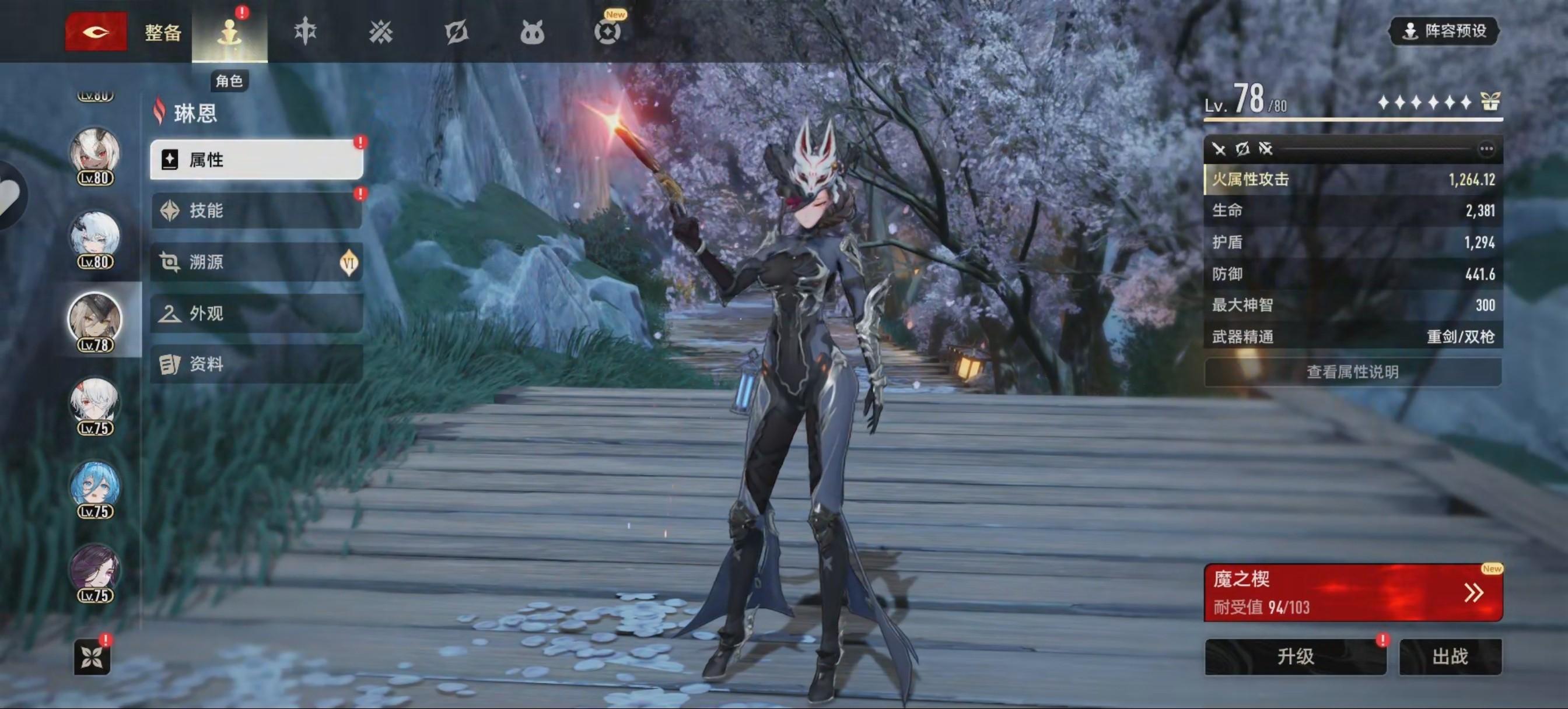Open 阵容预设 team preset
Screen dimensions: 1568x709
pos(1444,31)
